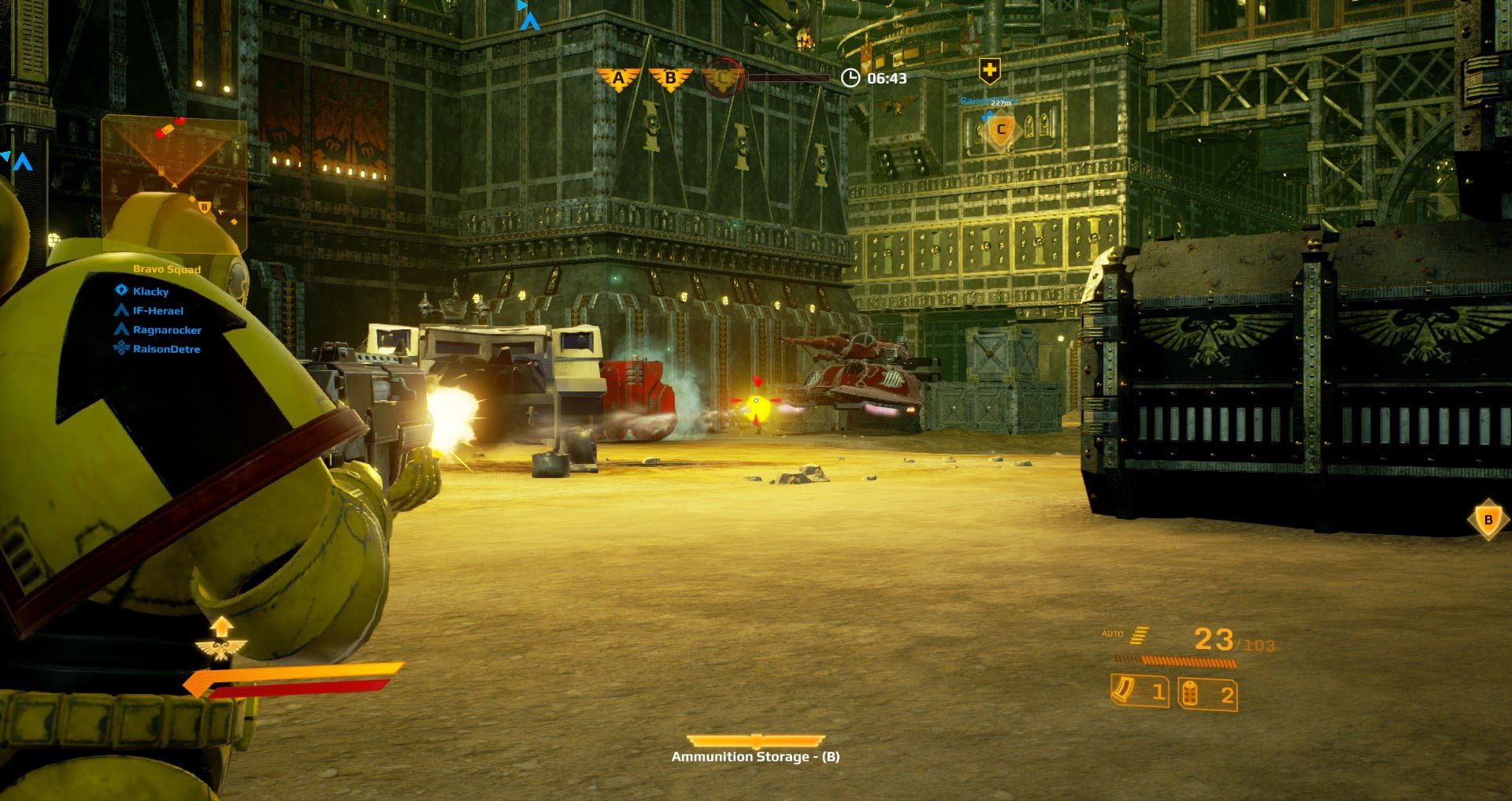Viewport: 1512px width, 801px height.
Task: Select contested capture point C icon at top
Action: [722, 78]
